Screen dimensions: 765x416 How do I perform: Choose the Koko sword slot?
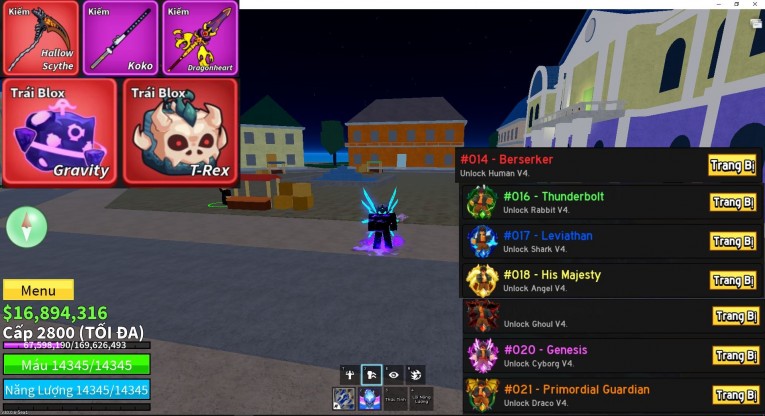point(120,38)
